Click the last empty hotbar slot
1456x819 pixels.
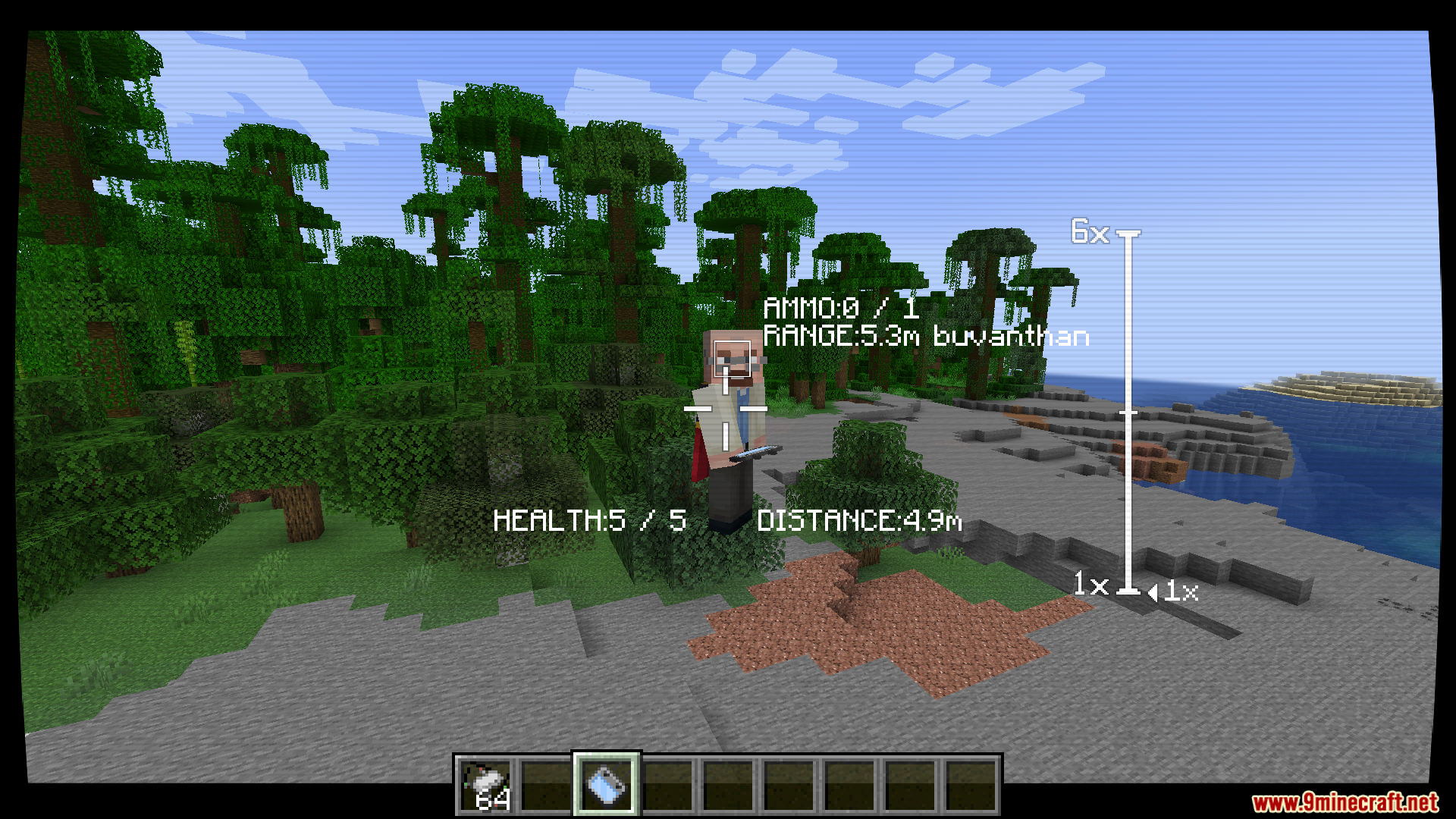pos(973,786)
